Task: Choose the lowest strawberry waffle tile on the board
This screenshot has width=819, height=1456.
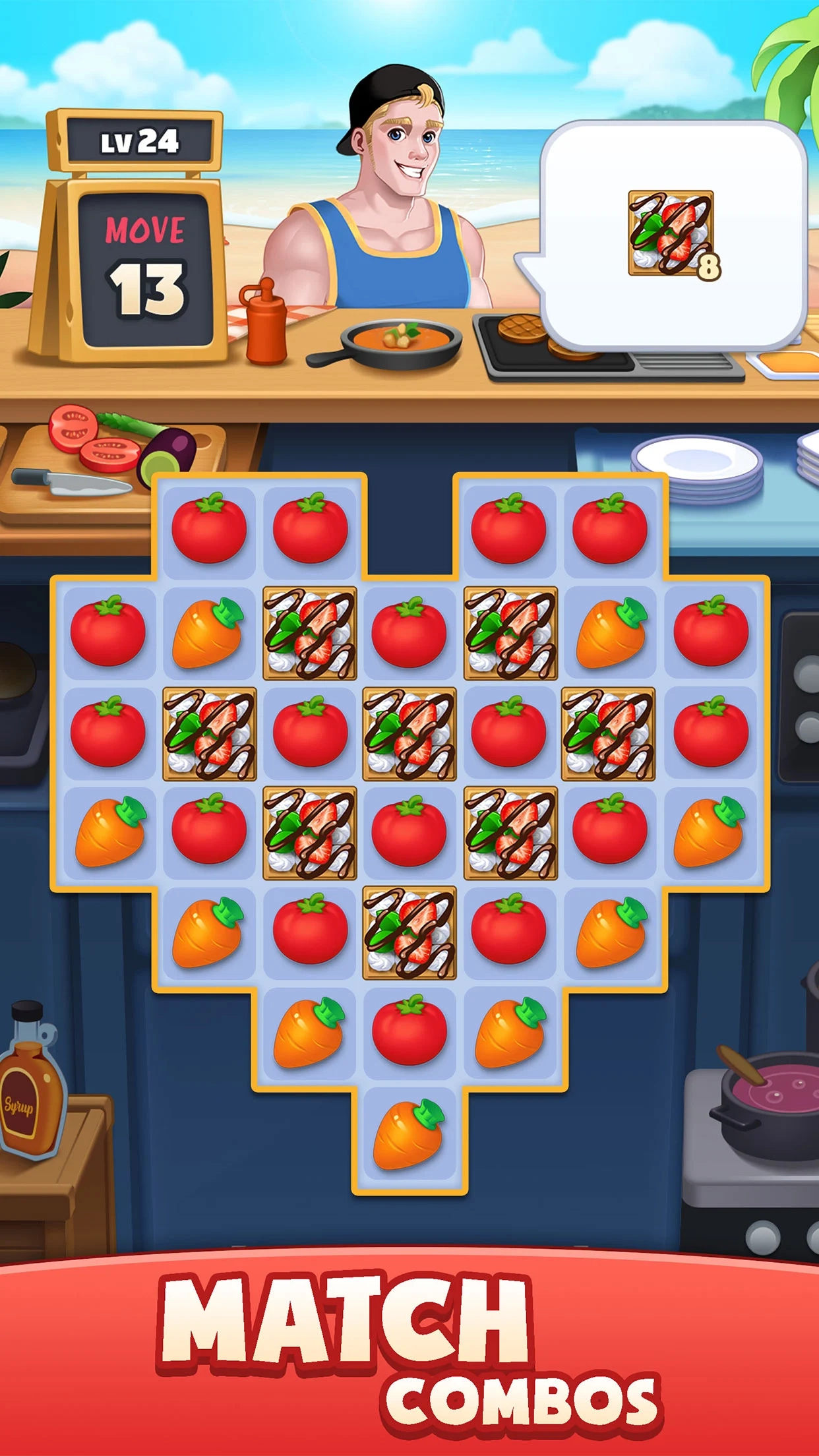Action: (409, 932)
